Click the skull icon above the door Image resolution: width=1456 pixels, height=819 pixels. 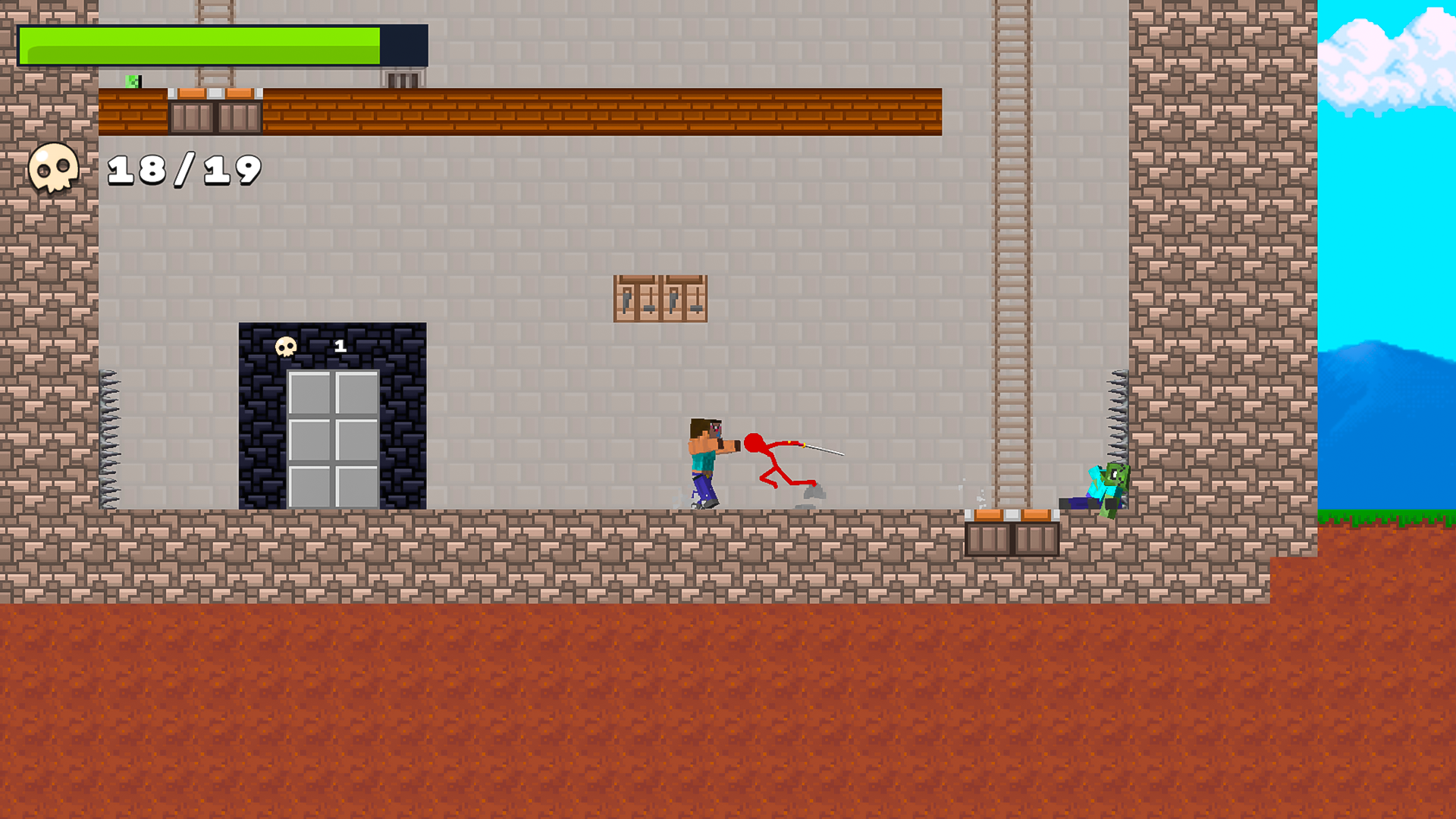pyautogui.click(x=287, y=346)
